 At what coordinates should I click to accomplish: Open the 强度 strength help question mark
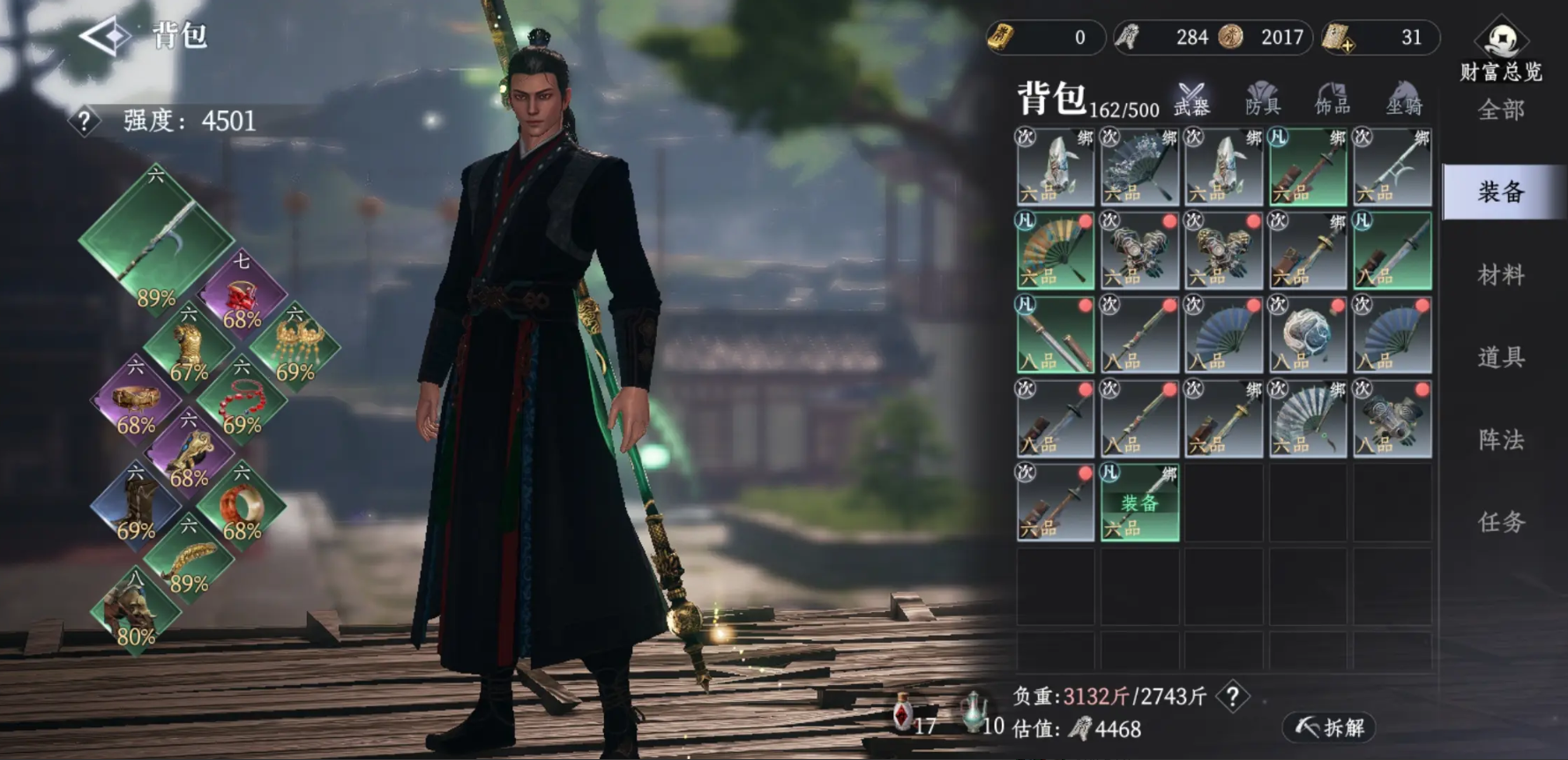[x=84, y=121]
